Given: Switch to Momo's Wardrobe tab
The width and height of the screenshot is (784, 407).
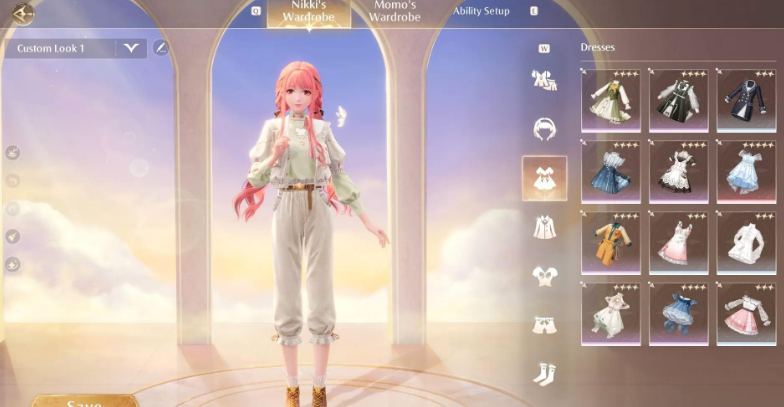Looking at the screenshot, I should coord(394,12).
